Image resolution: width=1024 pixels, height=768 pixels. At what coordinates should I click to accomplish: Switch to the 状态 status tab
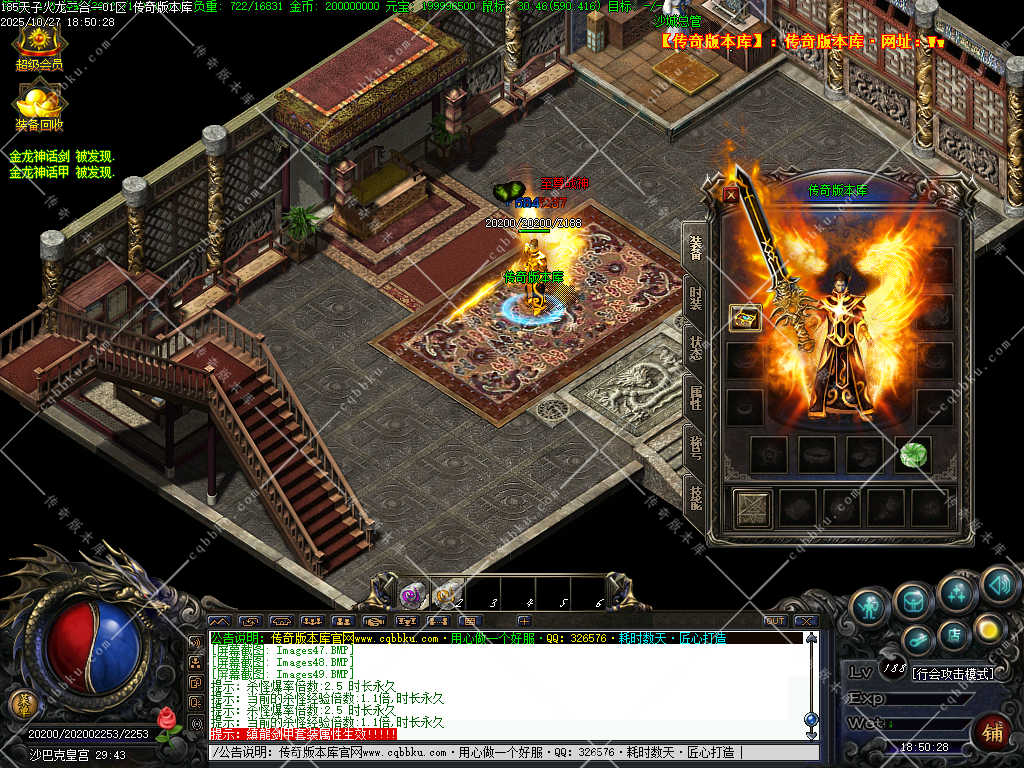(x=695, y=348)
